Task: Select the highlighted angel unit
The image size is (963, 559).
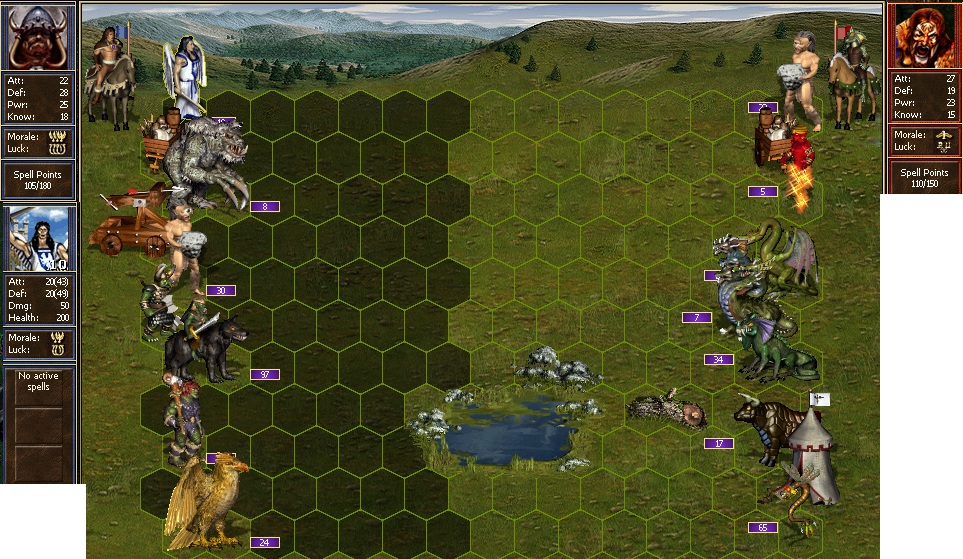Action: (186, 78)
